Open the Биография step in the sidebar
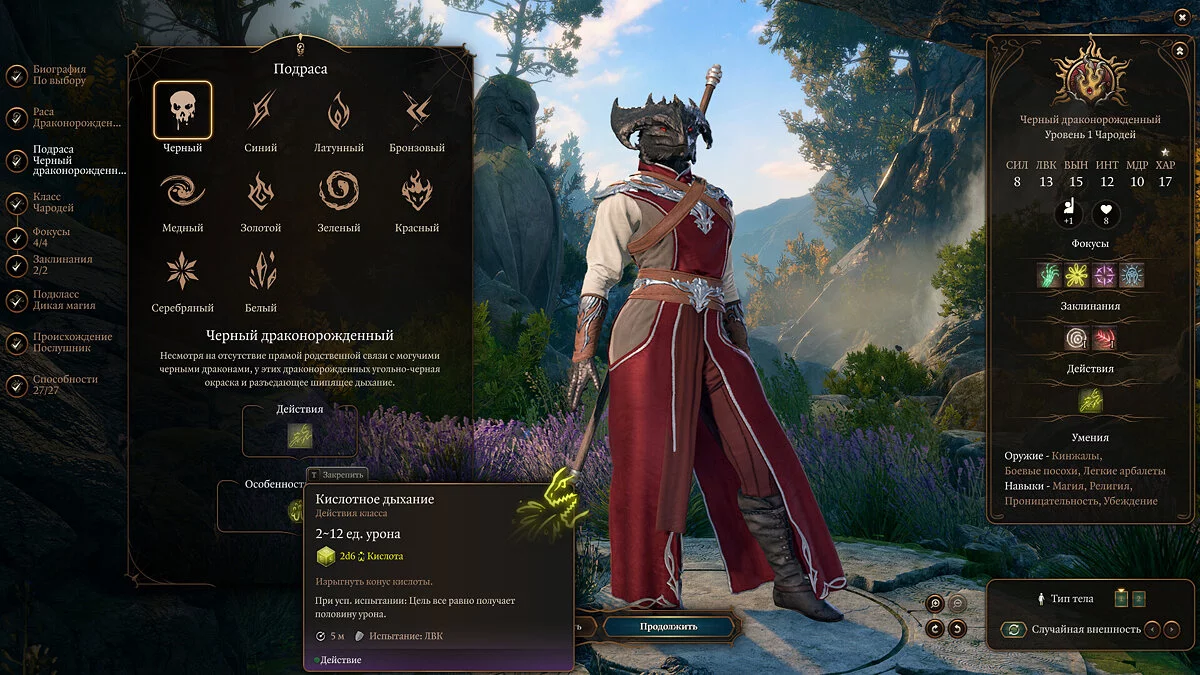This screenshot has height=675, width=1200. [59, 75]
